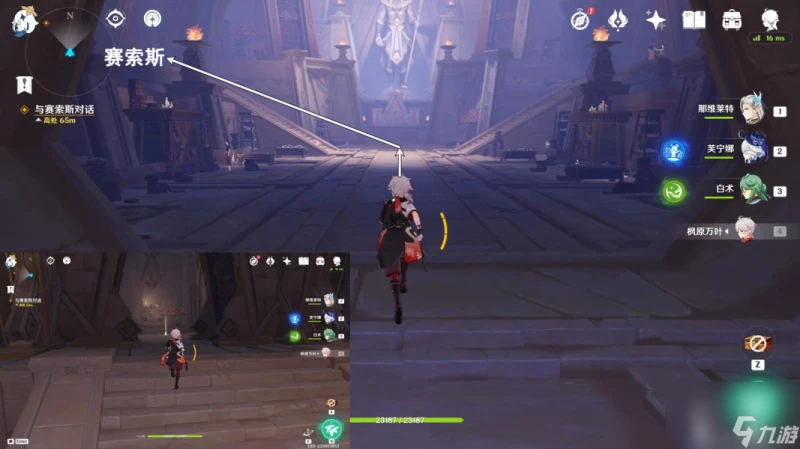The height and width of the screenshot is (449, 800).
Task: Use the crossed-out orange gadget icon
Action: pyautogui.click(x=756, y=344)
